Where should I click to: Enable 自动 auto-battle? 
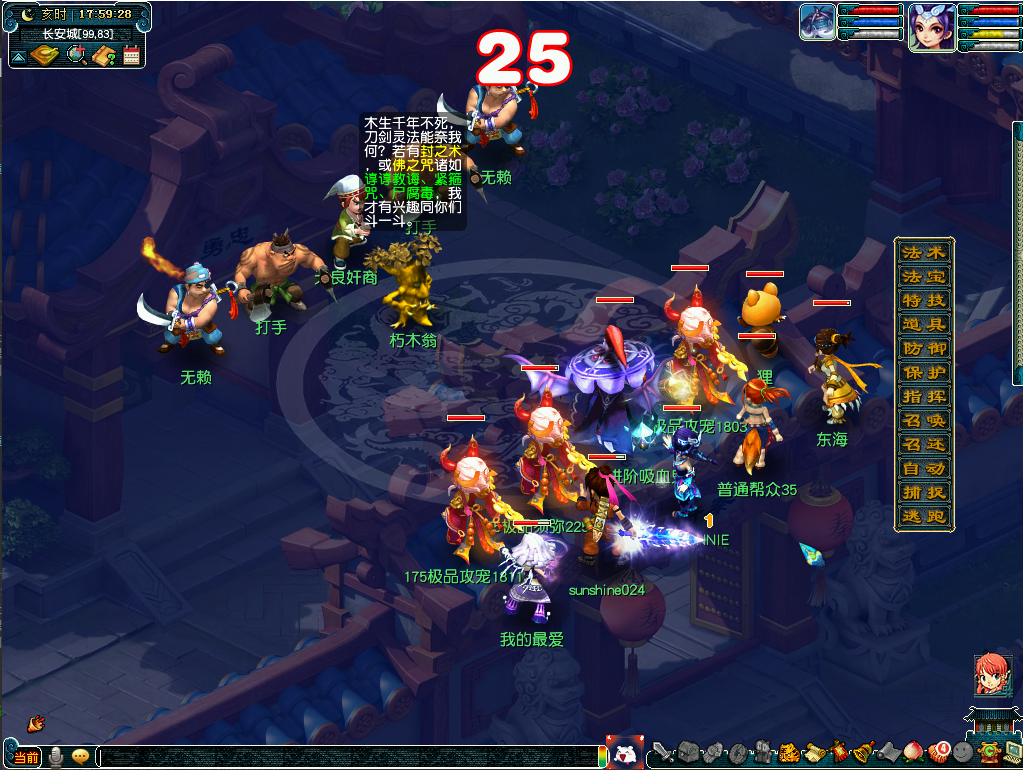[923, 468]
